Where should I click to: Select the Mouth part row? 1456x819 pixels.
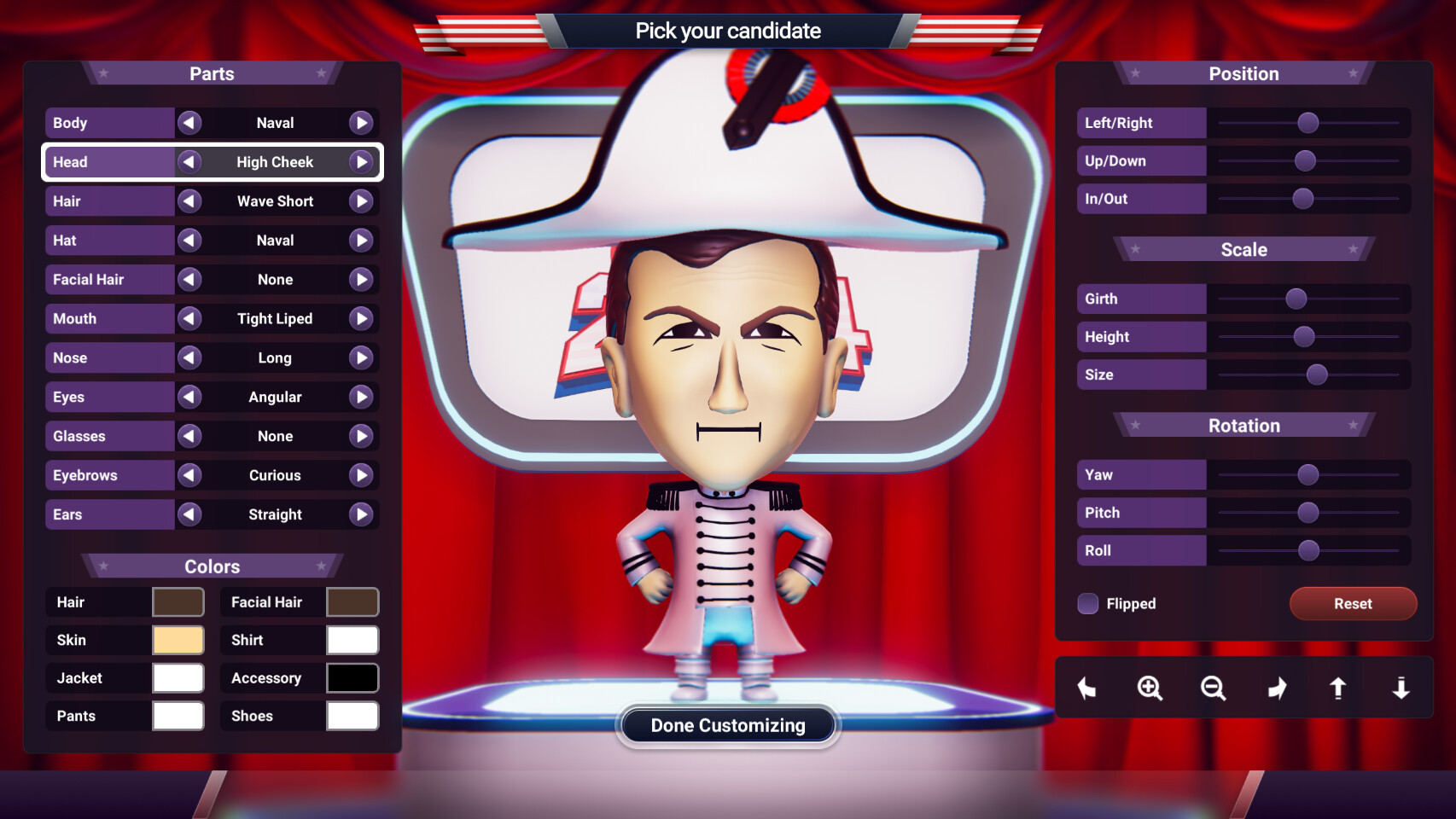click(109, 318)
